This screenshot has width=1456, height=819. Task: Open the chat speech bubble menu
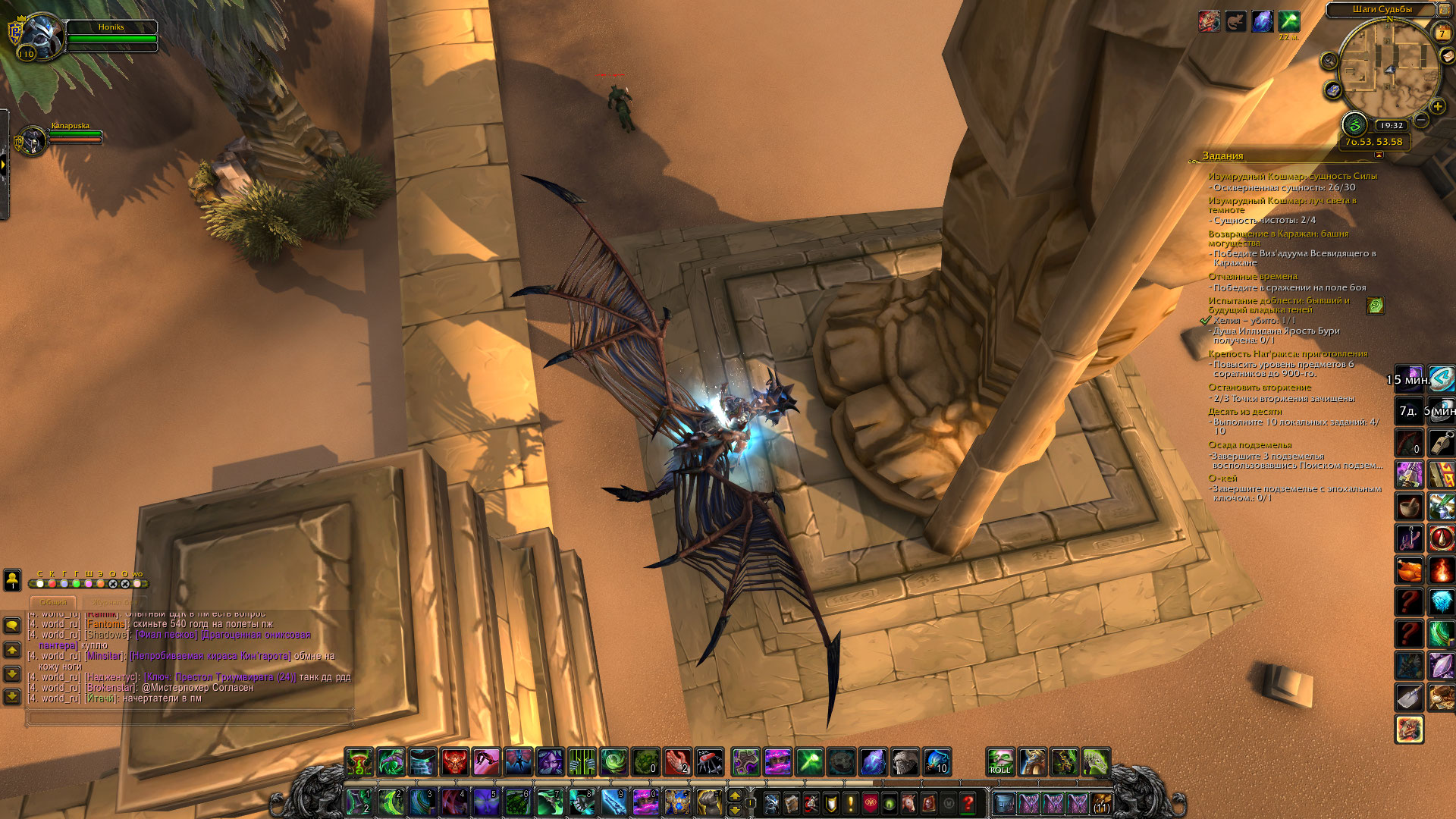12,626
